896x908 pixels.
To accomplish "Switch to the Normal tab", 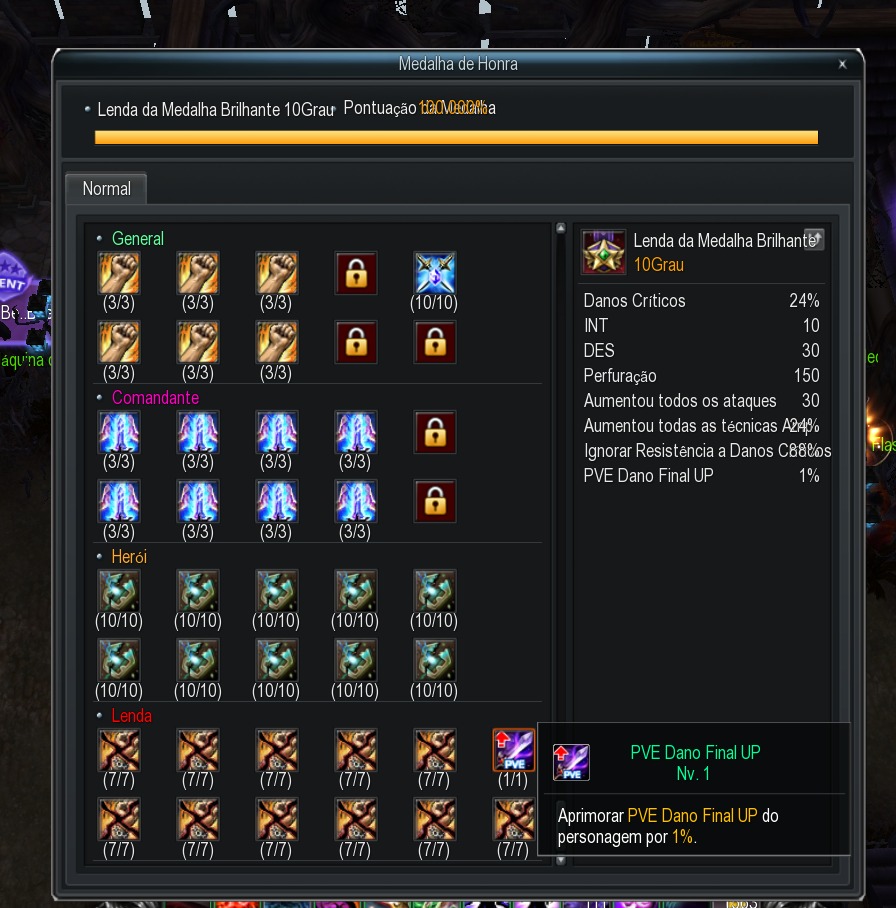I will 106,189.
